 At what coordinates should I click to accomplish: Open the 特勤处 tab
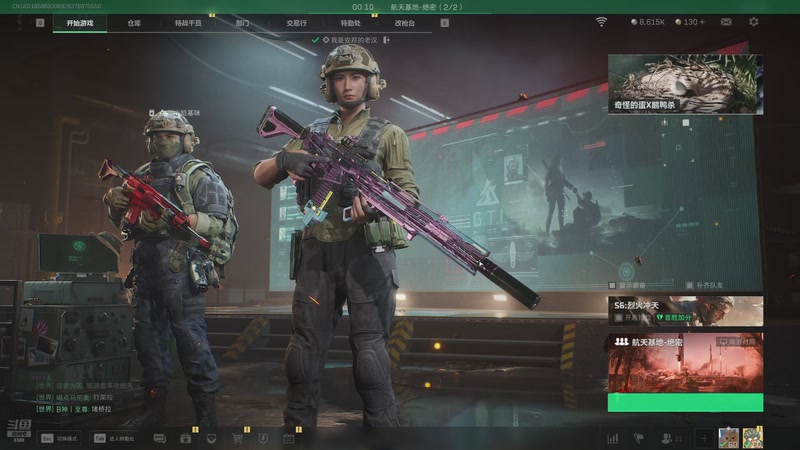click(350, 22)
